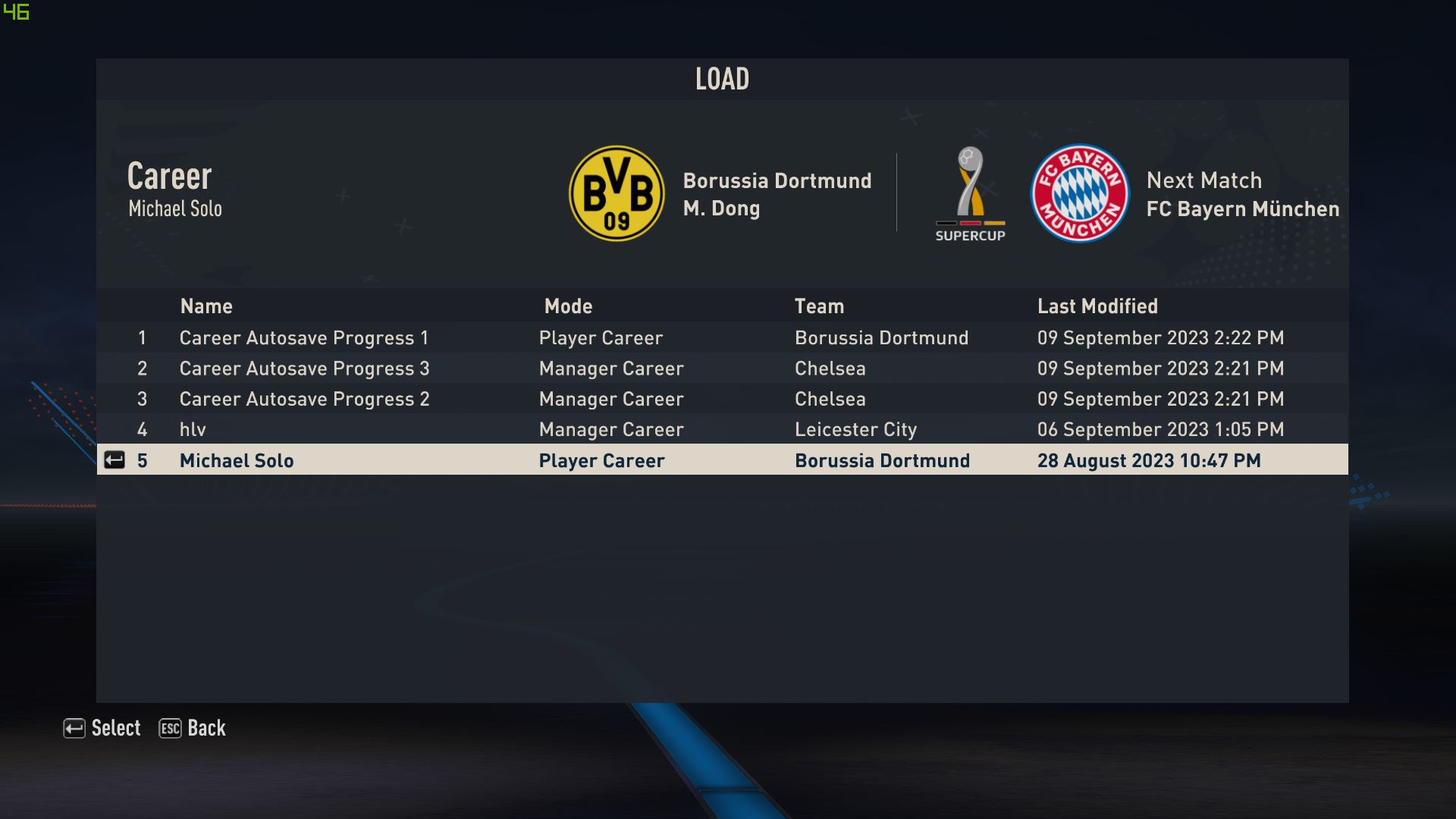Select the Michael Solo save file
1456x819 pixels.
pos(237,460)
